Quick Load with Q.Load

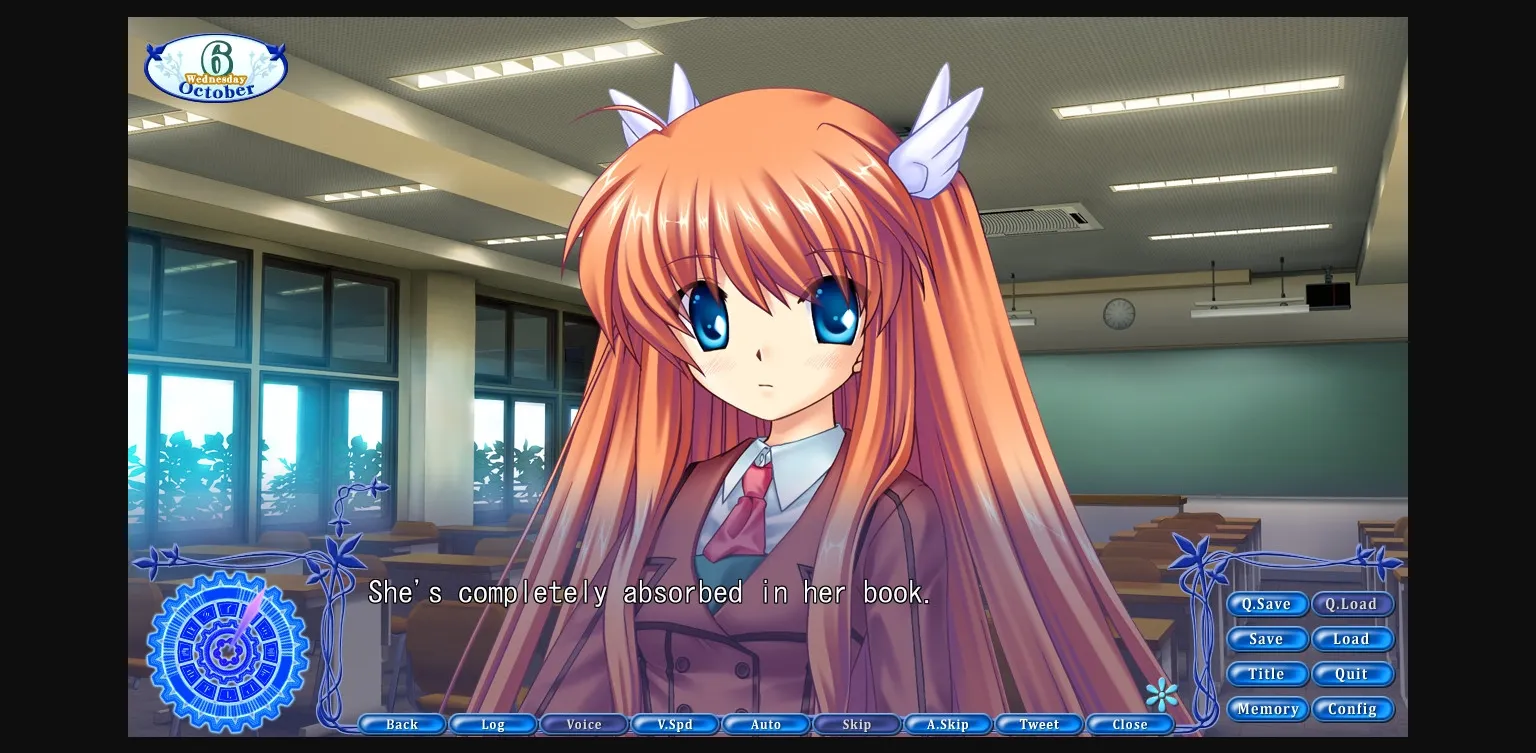pyautogui.click(x=1353, y=604)
